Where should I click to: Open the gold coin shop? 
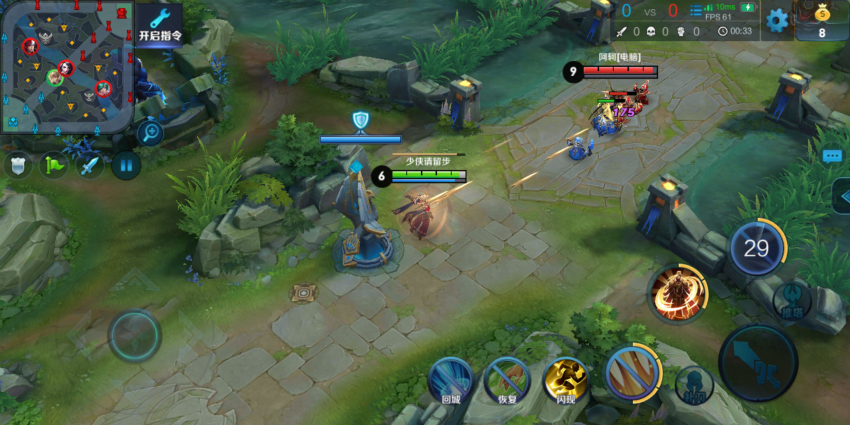(x=822, y=20)
